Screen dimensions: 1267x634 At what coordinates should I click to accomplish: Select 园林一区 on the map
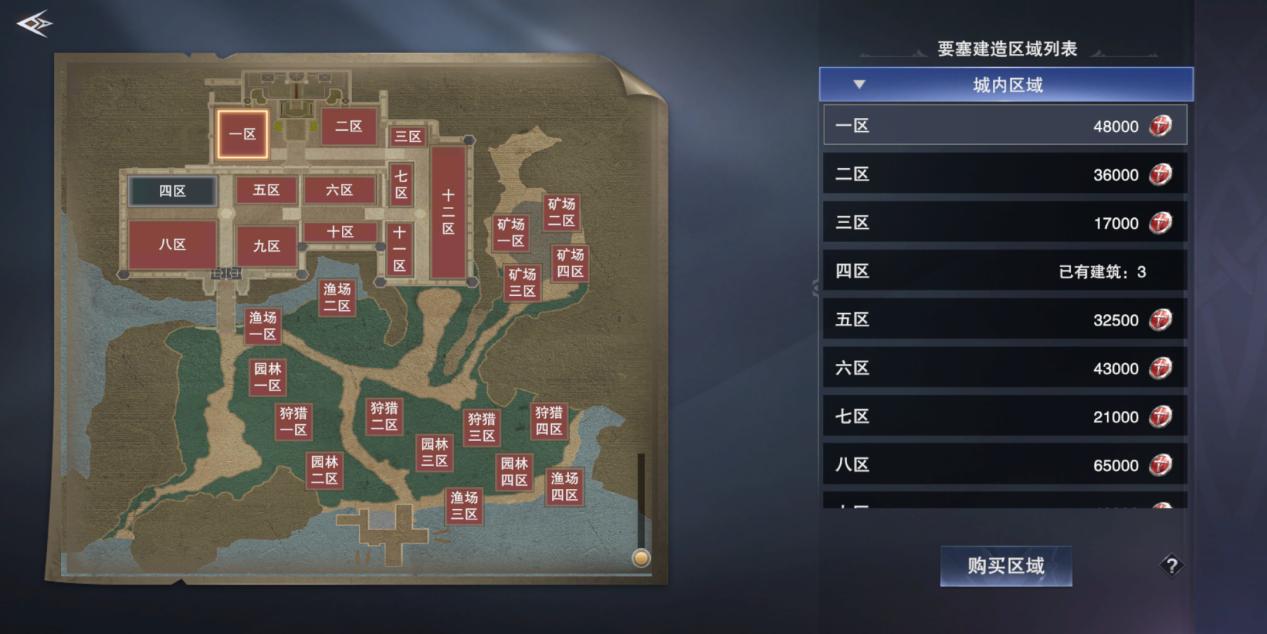coord(267,378)
